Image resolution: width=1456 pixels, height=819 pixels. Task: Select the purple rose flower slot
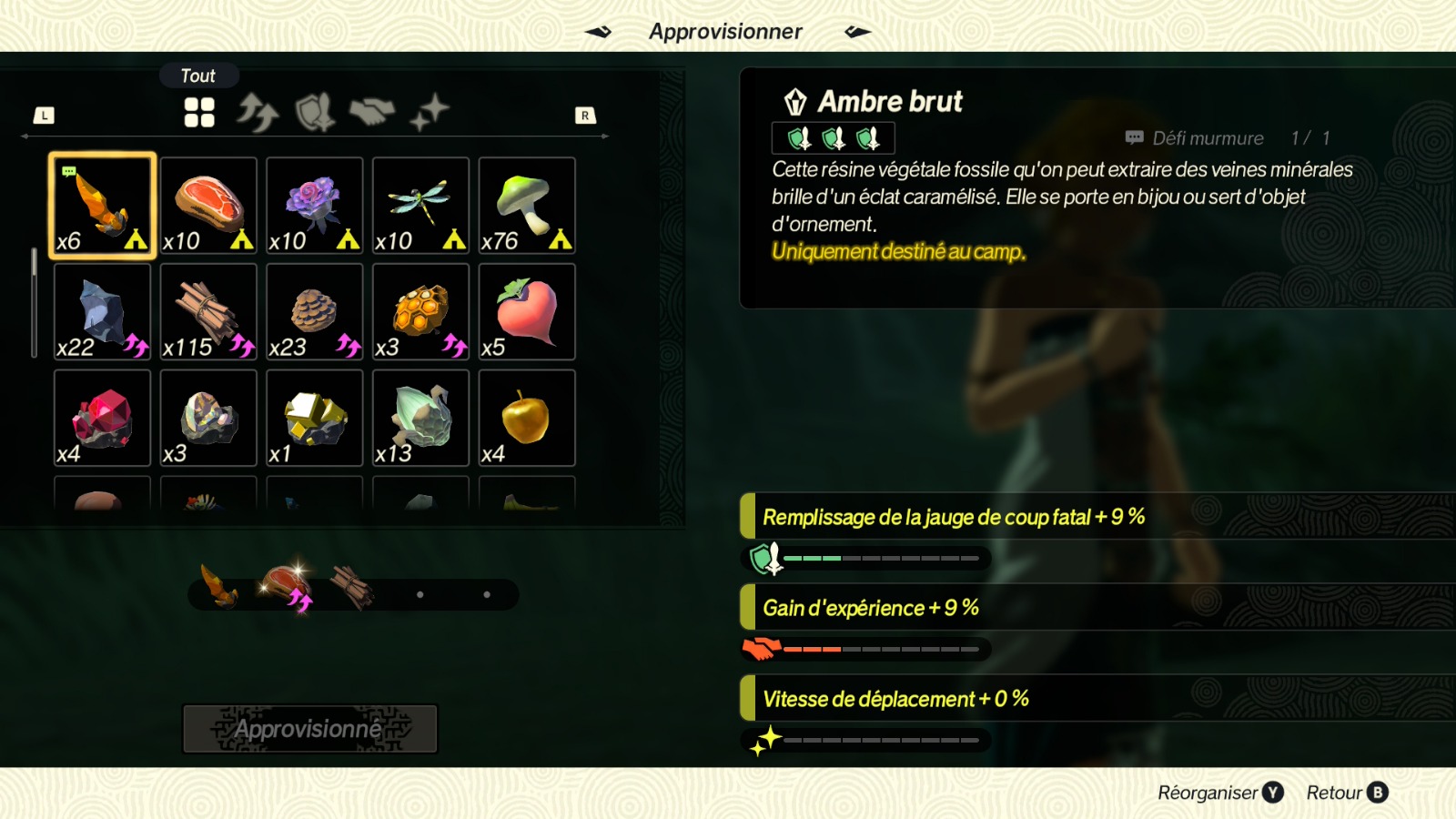tap(315, 206)
